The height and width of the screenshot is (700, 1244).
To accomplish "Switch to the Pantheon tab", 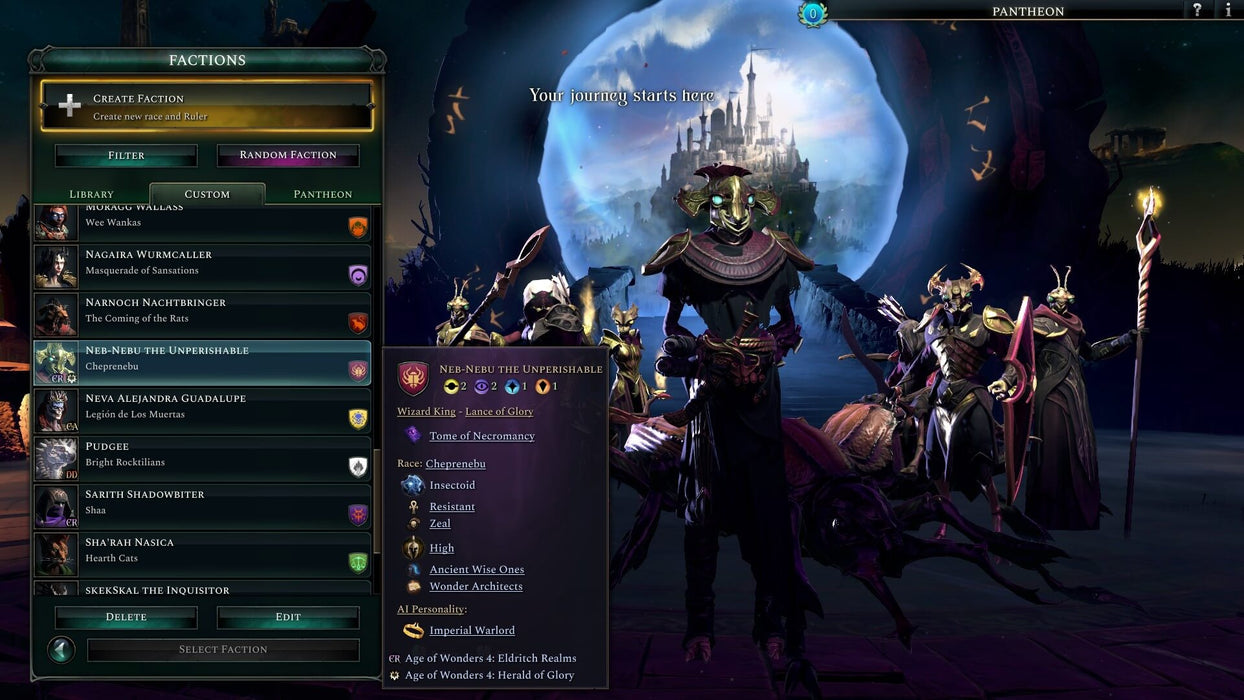I will coord(322,194).
